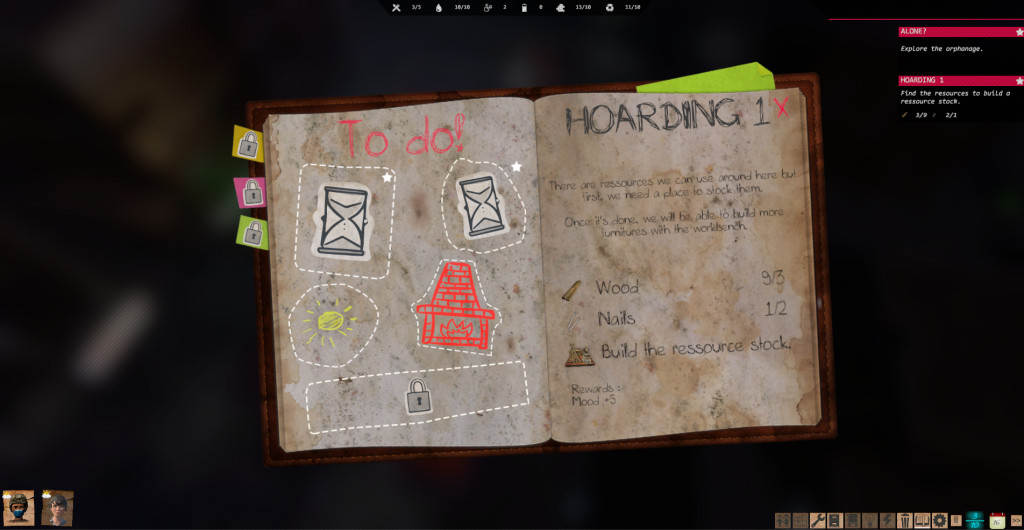Select the dark-haired child character portrait
This screenshot has height=530, width=1024.
pos(57,508)
